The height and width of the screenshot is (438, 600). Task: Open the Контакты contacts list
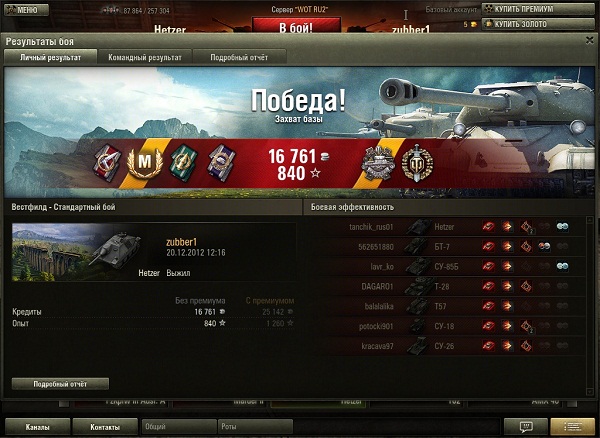pyautogui.click(x=104, y=427)
